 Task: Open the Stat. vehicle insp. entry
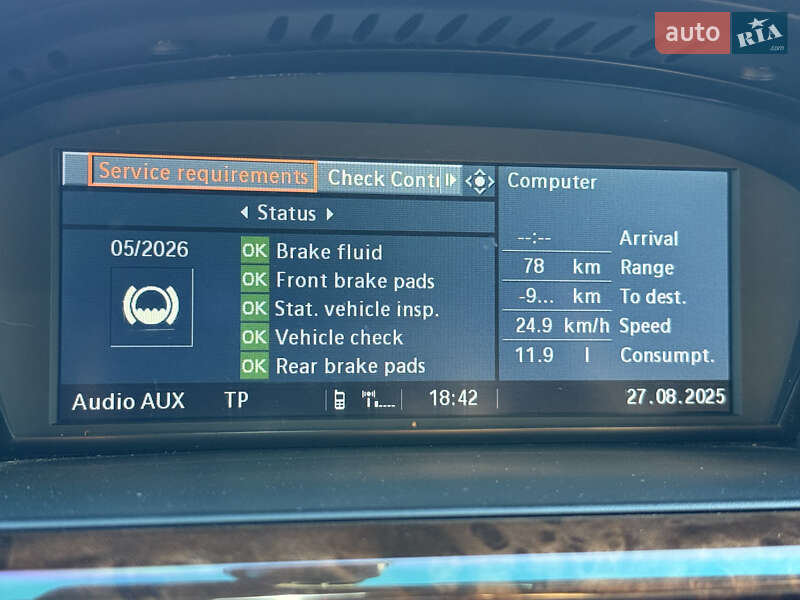click(x=356, y=309)
